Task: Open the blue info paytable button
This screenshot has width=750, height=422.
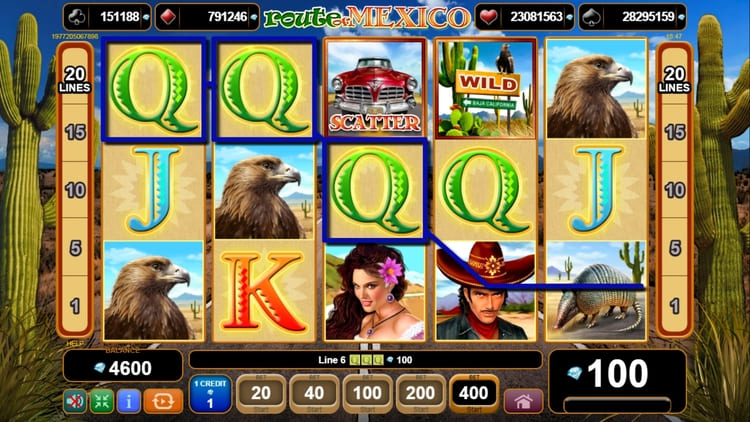Action: pos(129,401)
